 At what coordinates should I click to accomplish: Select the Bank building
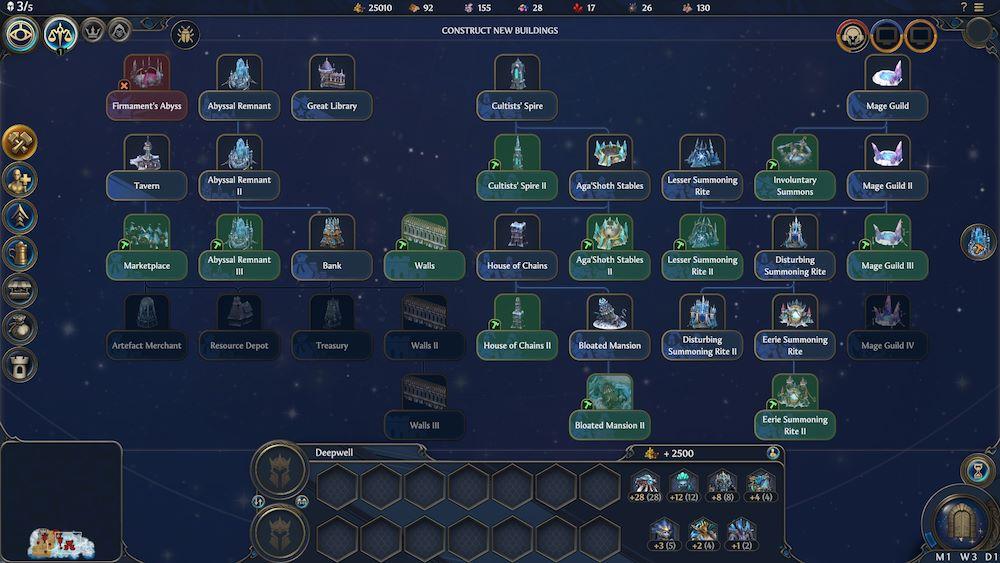[x=332, y=265]
